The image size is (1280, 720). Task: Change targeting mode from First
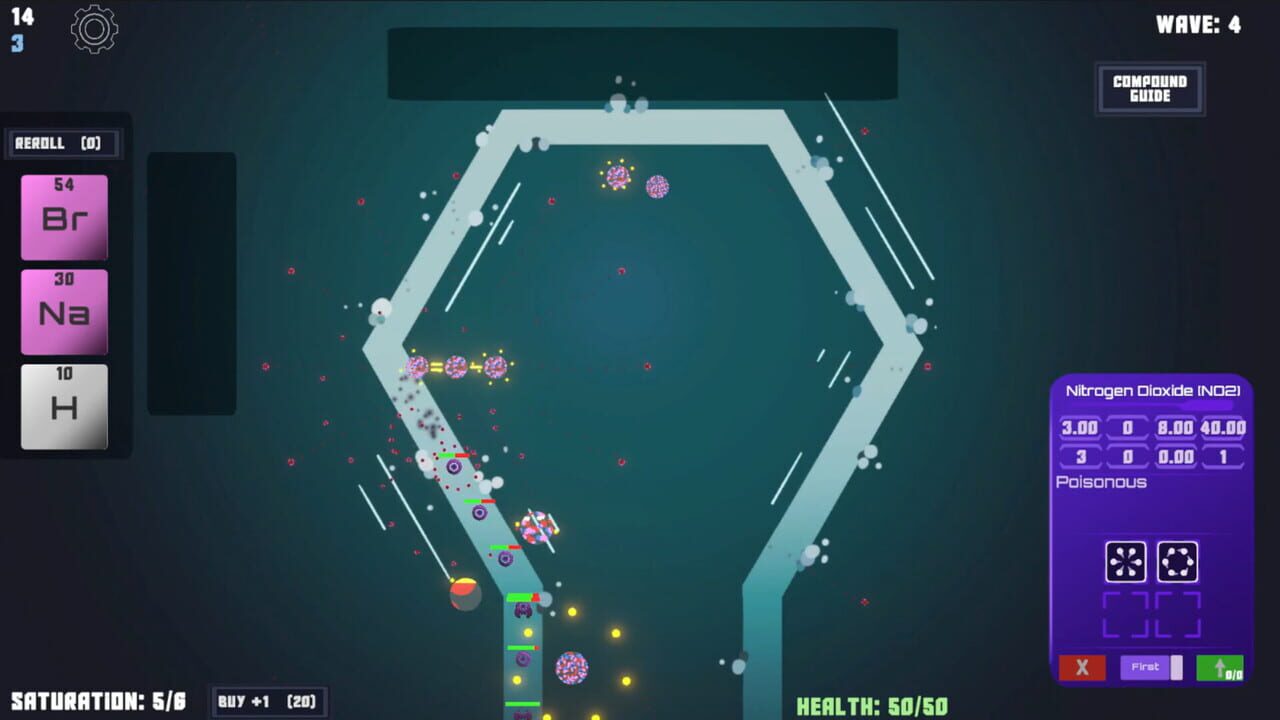point(1147,666)
